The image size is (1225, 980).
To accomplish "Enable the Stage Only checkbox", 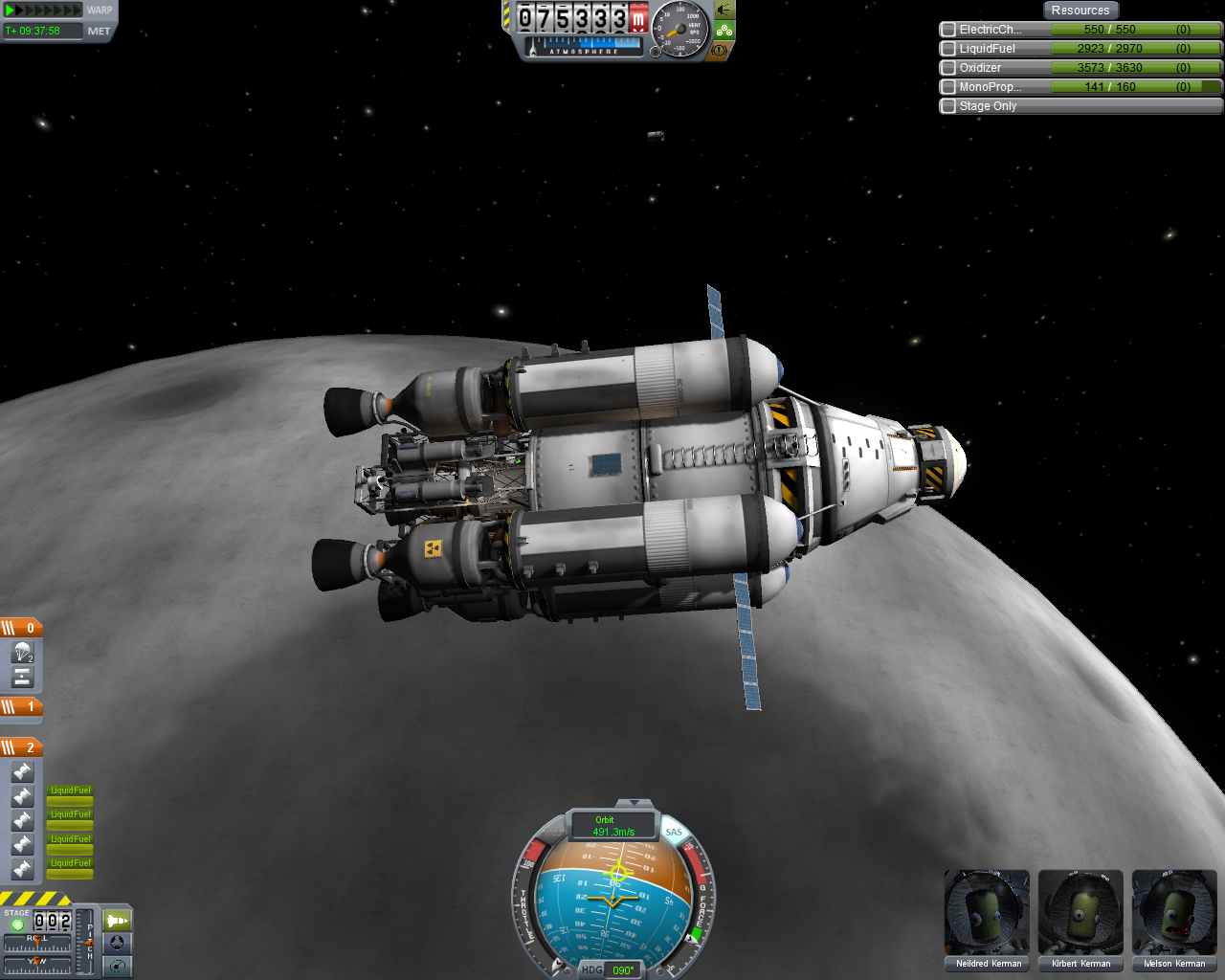I will (948, 106).
